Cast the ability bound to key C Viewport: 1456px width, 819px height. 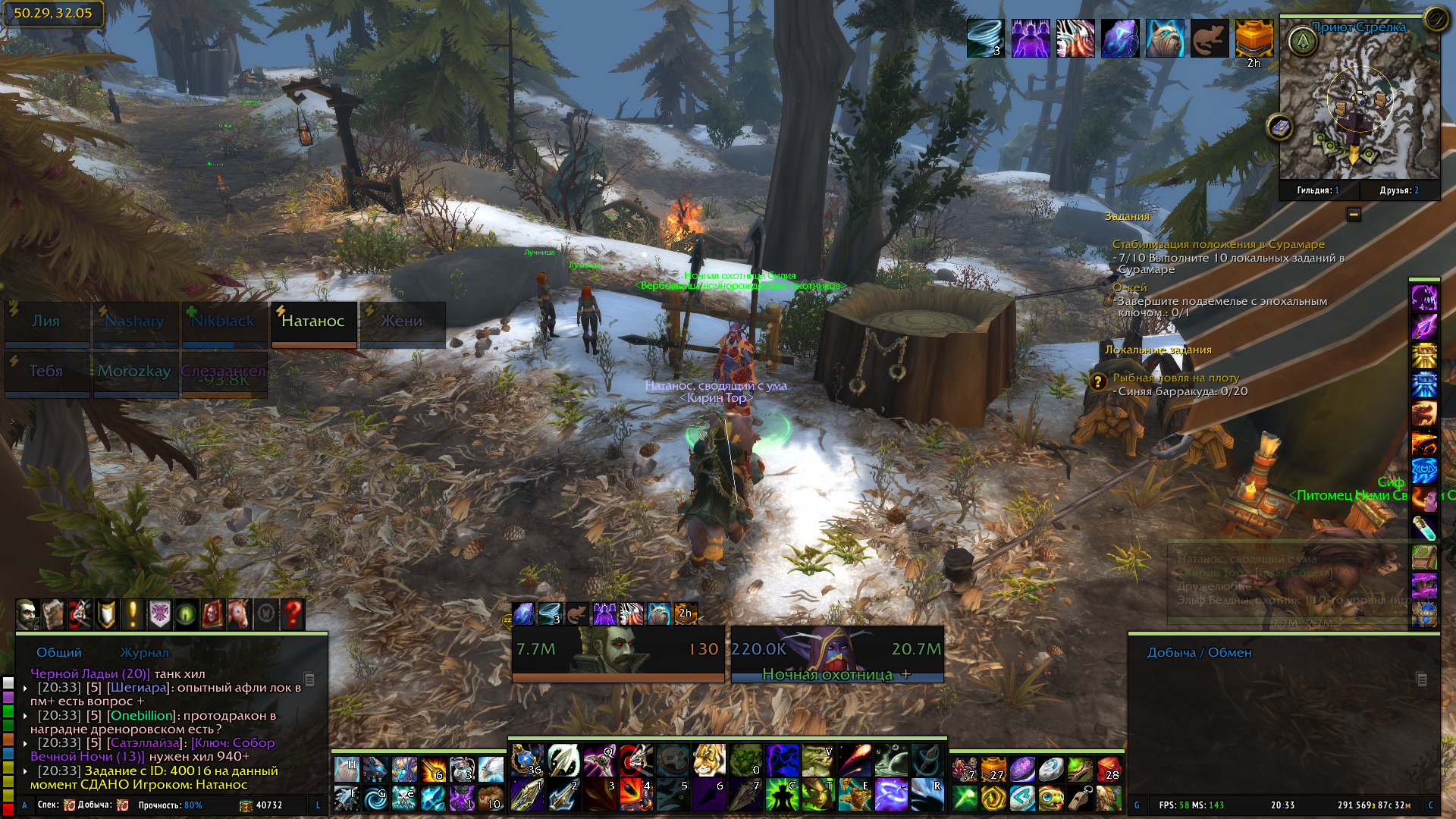[x=782, y=795]
